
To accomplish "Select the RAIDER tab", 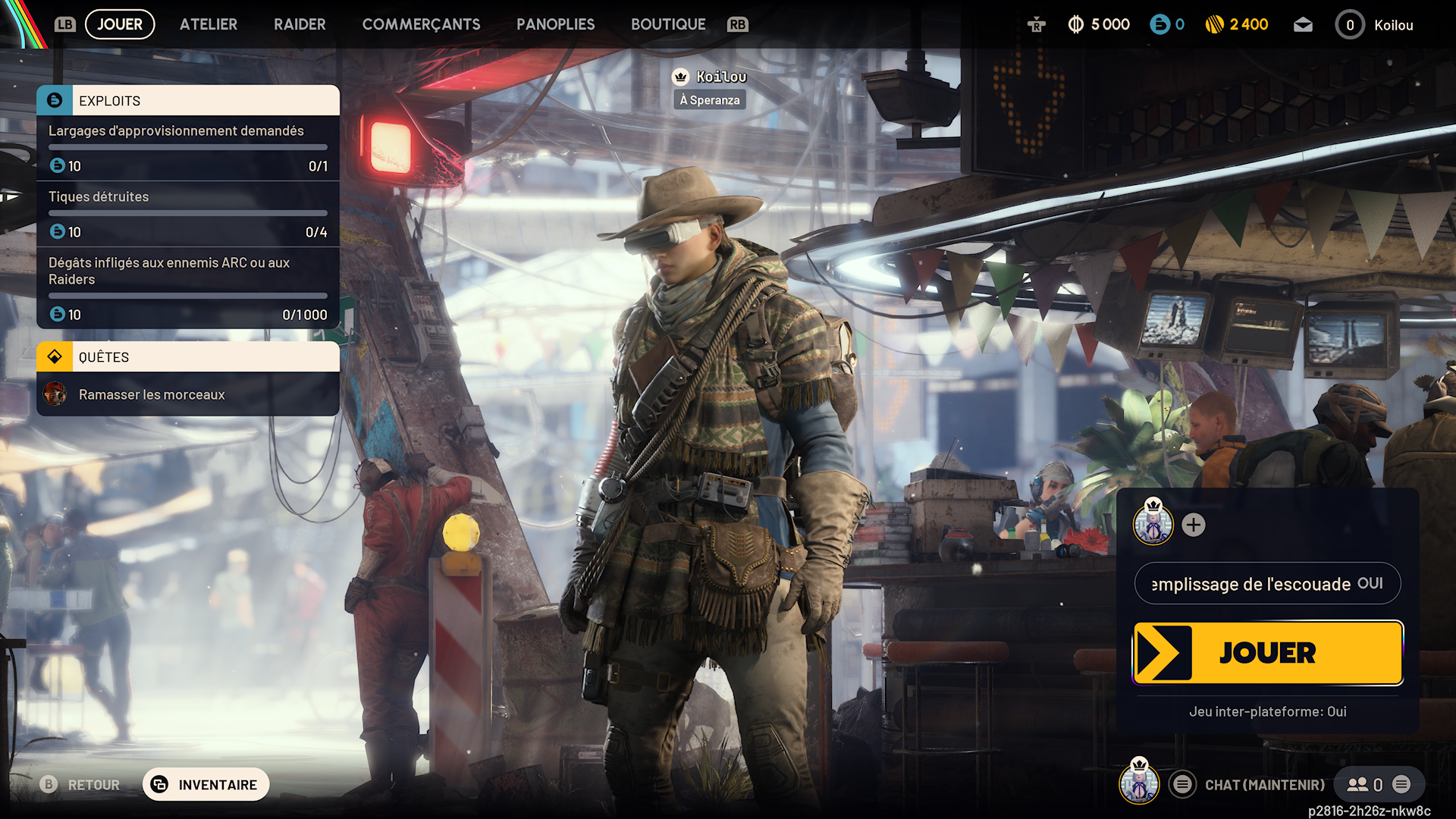I will [300, 24].
